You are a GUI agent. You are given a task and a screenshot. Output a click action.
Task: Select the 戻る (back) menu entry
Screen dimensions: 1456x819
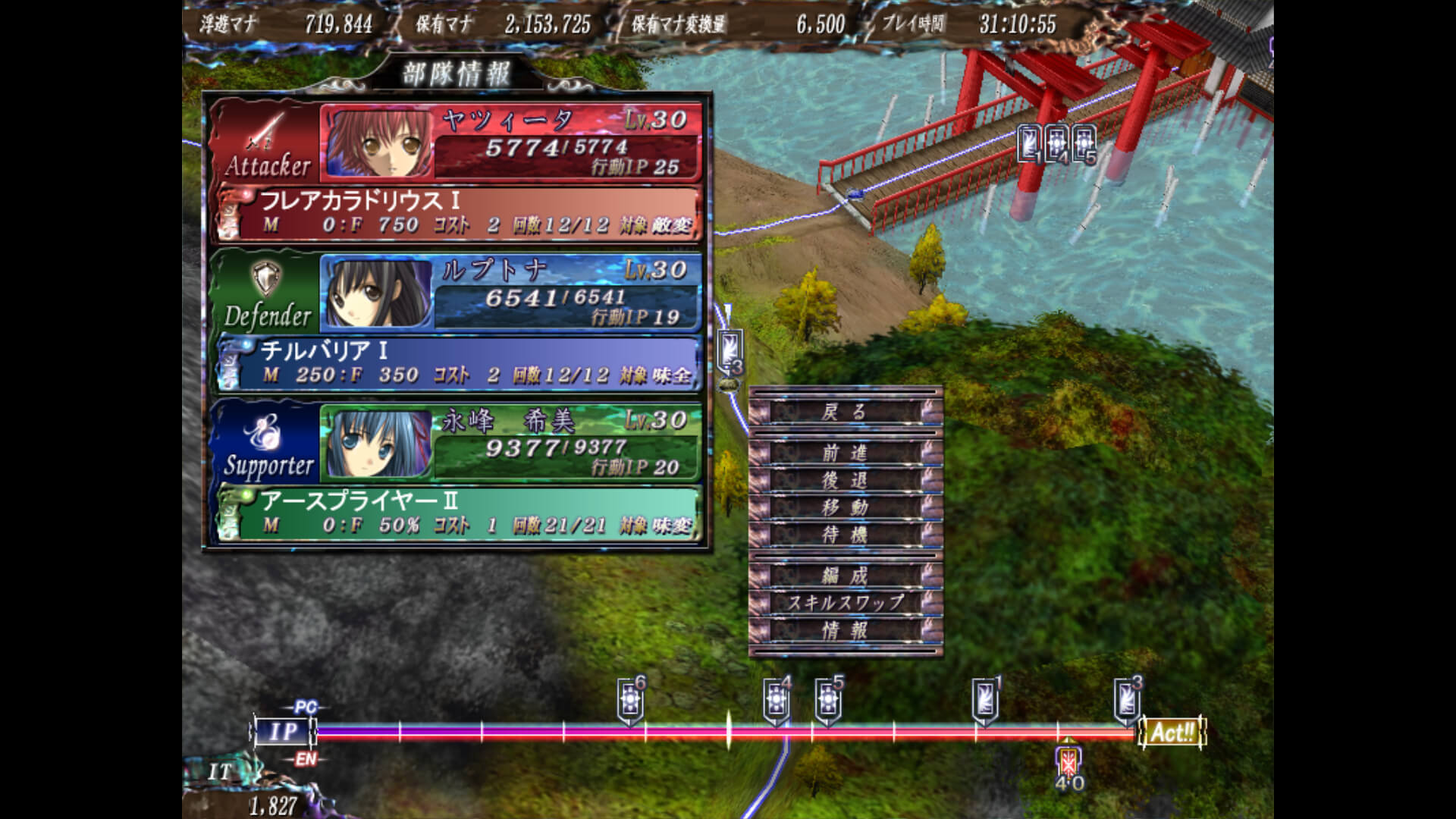[845, 412]
